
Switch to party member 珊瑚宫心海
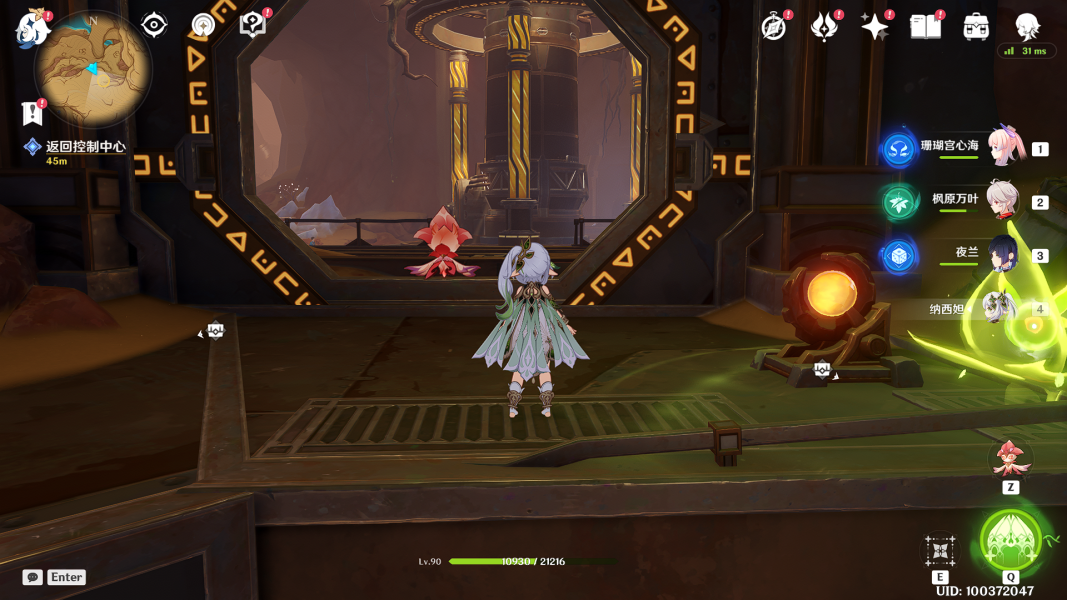[1001, 147]
